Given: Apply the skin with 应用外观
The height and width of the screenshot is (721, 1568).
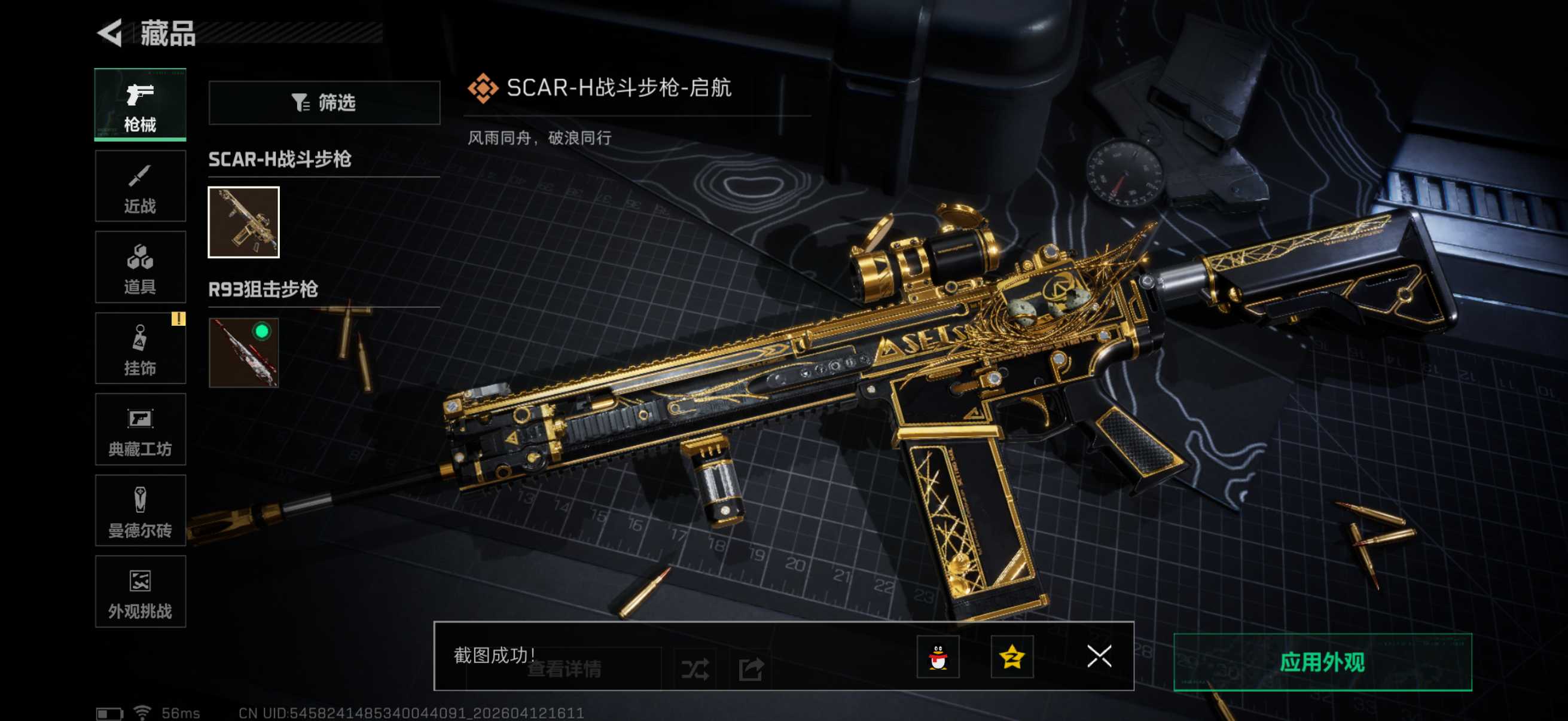Looking at the screenshot, I should coord(1322,662).
